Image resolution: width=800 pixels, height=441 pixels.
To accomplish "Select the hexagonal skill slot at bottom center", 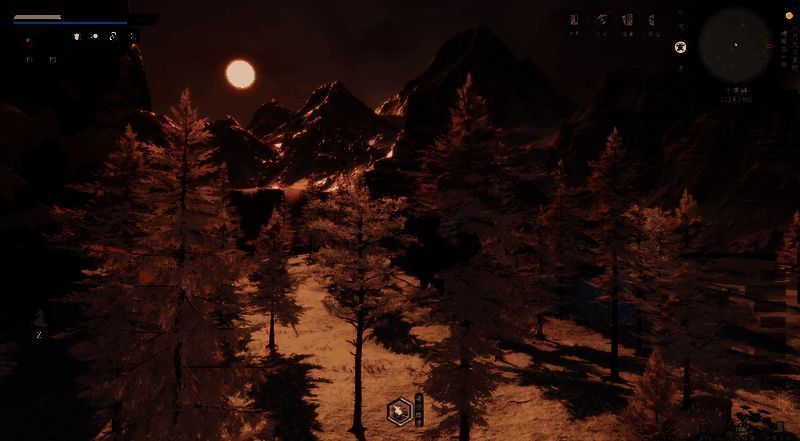I will [399, 409].
